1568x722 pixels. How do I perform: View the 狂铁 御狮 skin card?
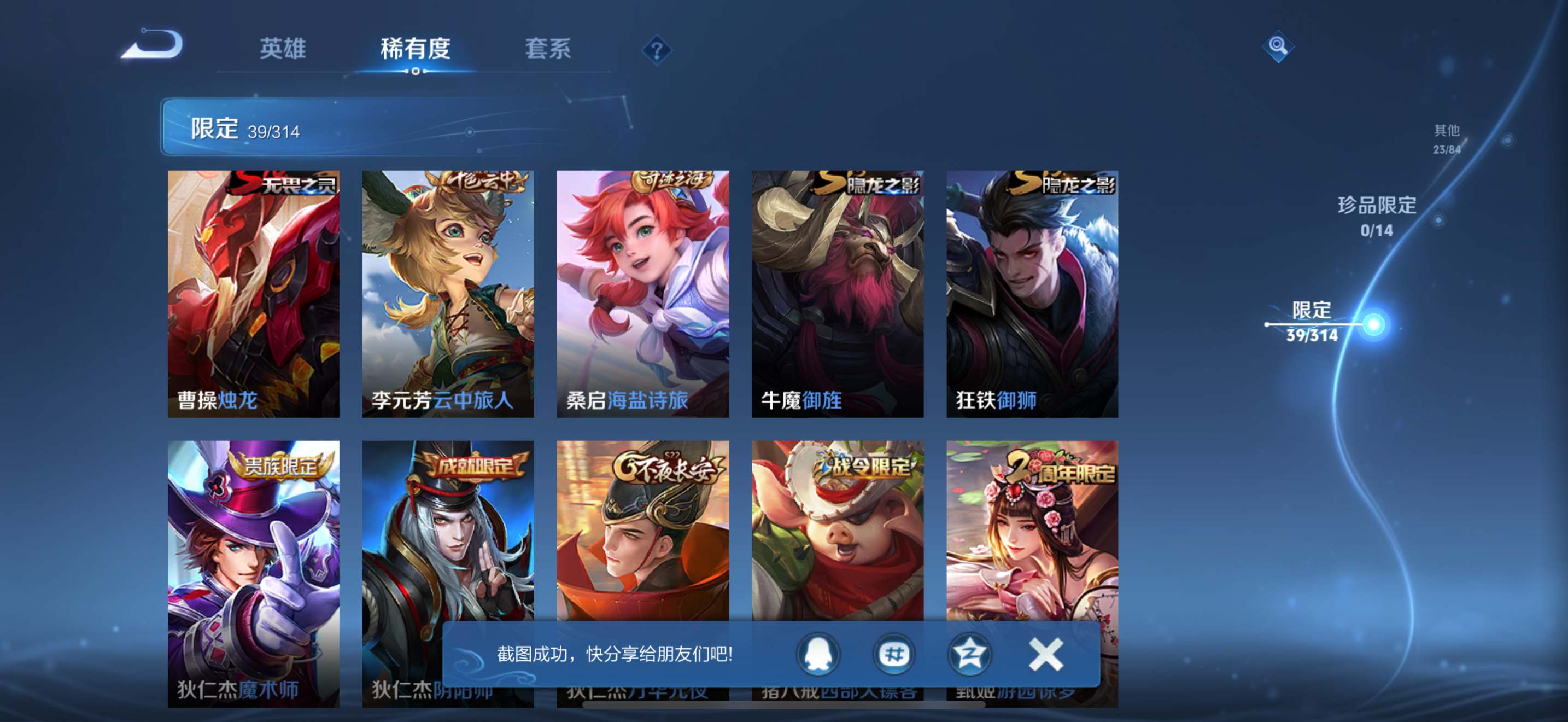click(1032, 293)
